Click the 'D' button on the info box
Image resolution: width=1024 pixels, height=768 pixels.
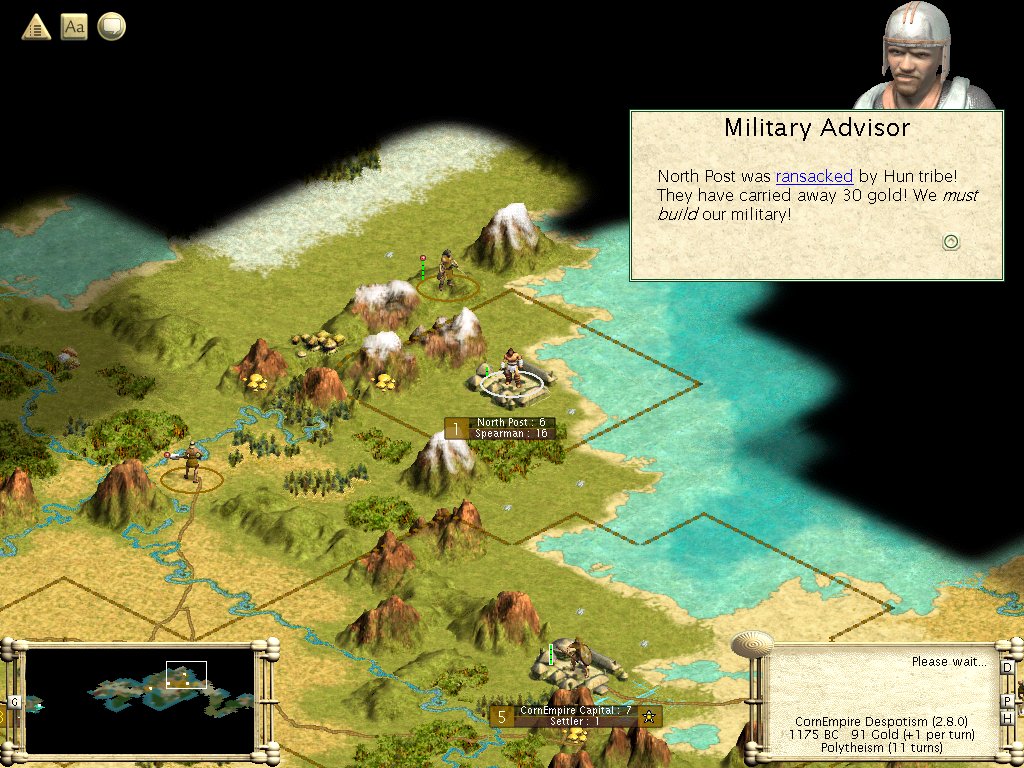(1007, 667)
